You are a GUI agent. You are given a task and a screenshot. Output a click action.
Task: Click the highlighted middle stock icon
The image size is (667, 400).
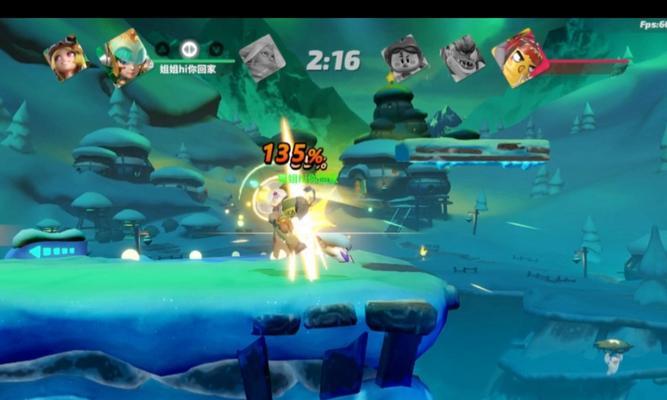(x=189, y=47)
